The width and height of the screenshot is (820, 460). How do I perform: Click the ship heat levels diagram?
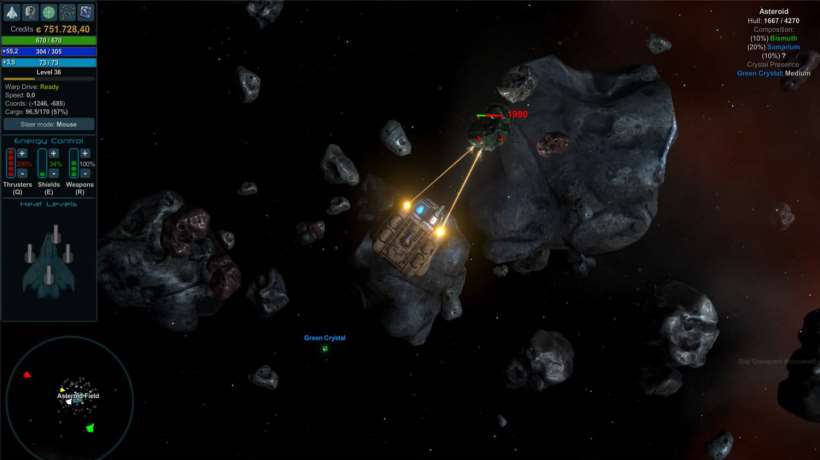[x=48, y=262]
